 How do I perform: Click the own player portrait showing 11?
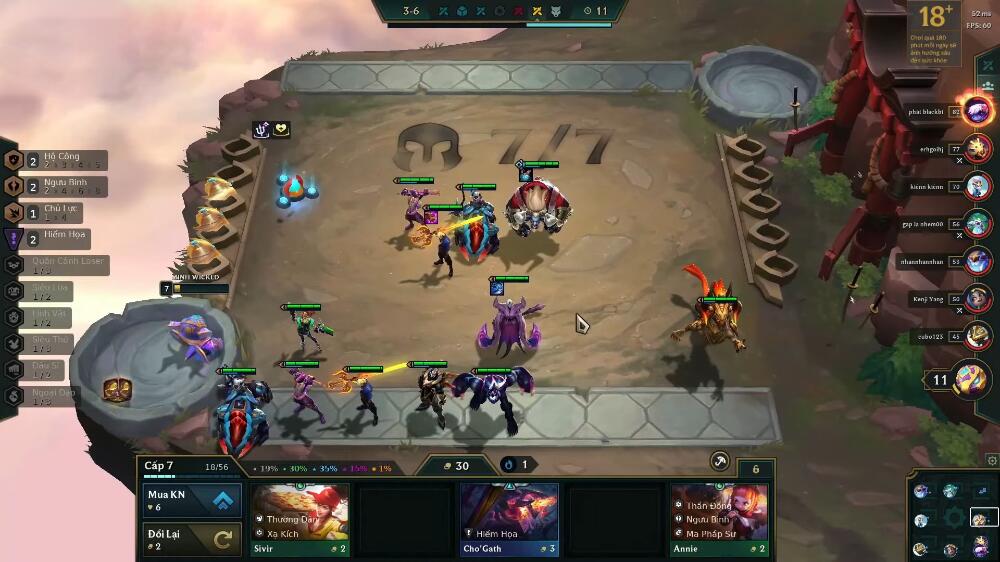point(970,380)
